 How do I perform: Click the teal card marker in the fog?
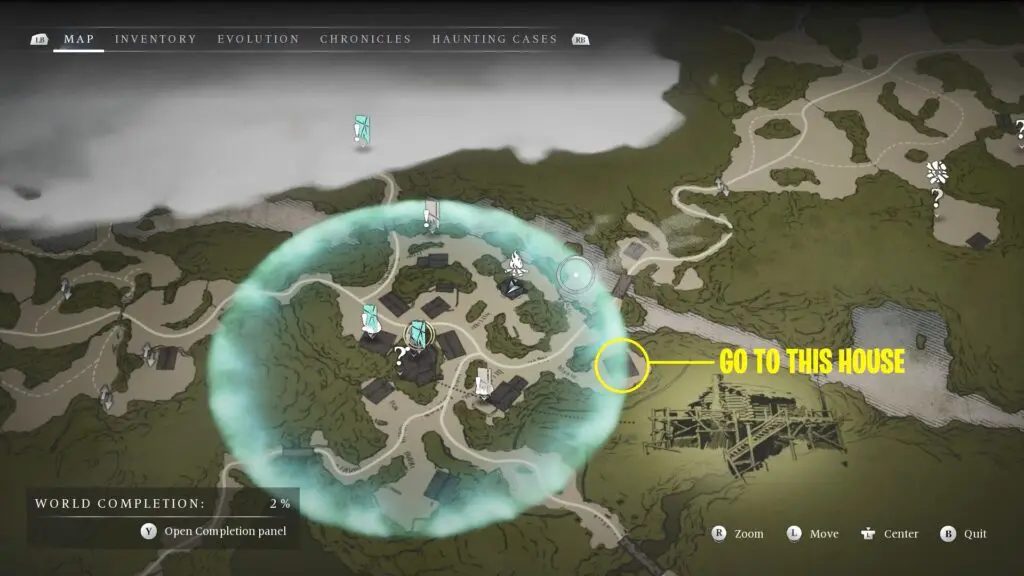(x=361, y=129)
